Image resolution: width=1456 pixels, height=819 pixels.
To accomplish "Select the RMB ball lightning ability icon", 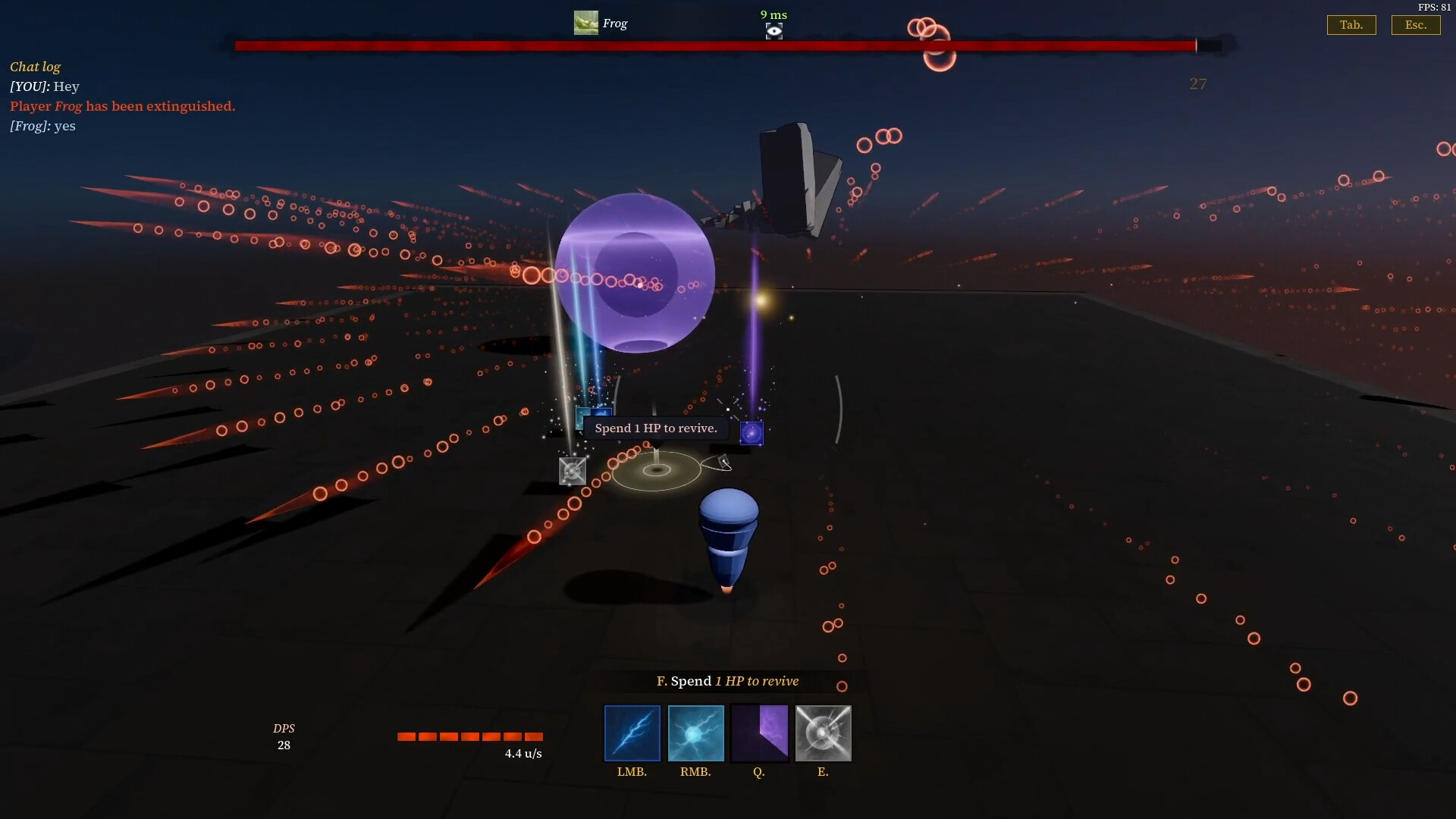I will 695,733.
